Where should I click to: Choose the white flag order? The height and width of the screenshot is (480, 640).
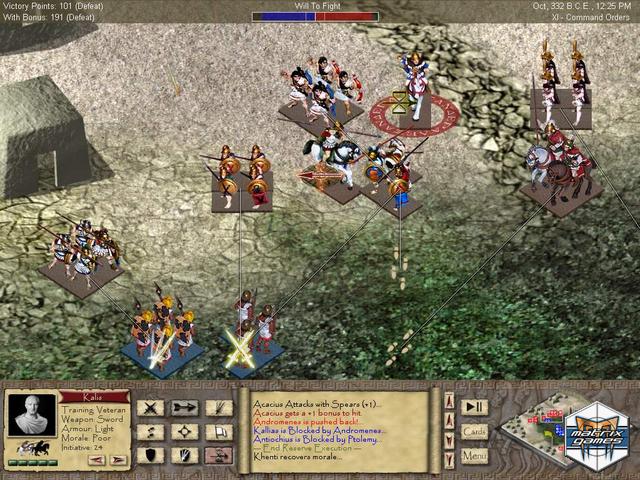[217, 431]
